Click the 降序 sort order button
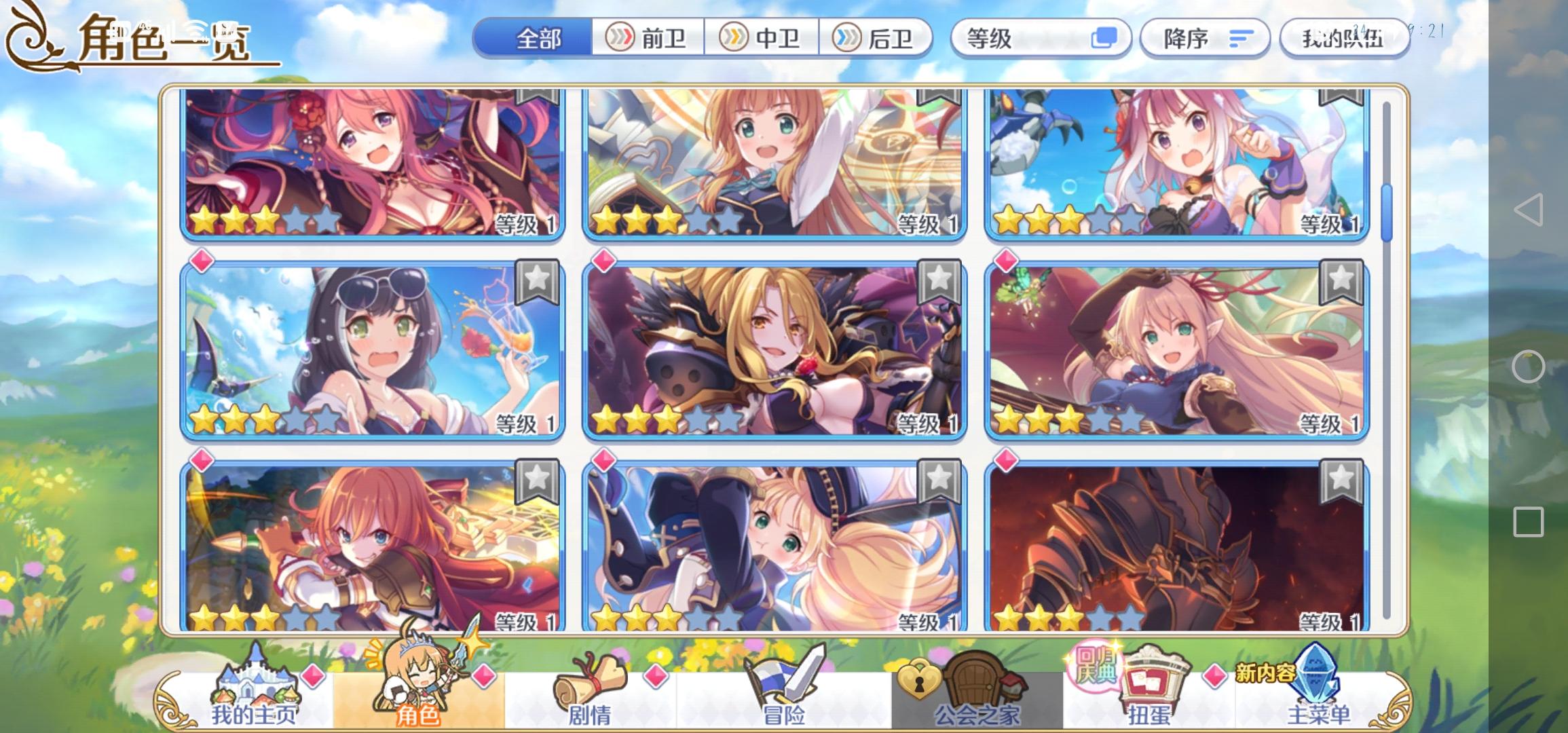The width and height of the screenshot is (1568, 733). [x=1205, y=39]
